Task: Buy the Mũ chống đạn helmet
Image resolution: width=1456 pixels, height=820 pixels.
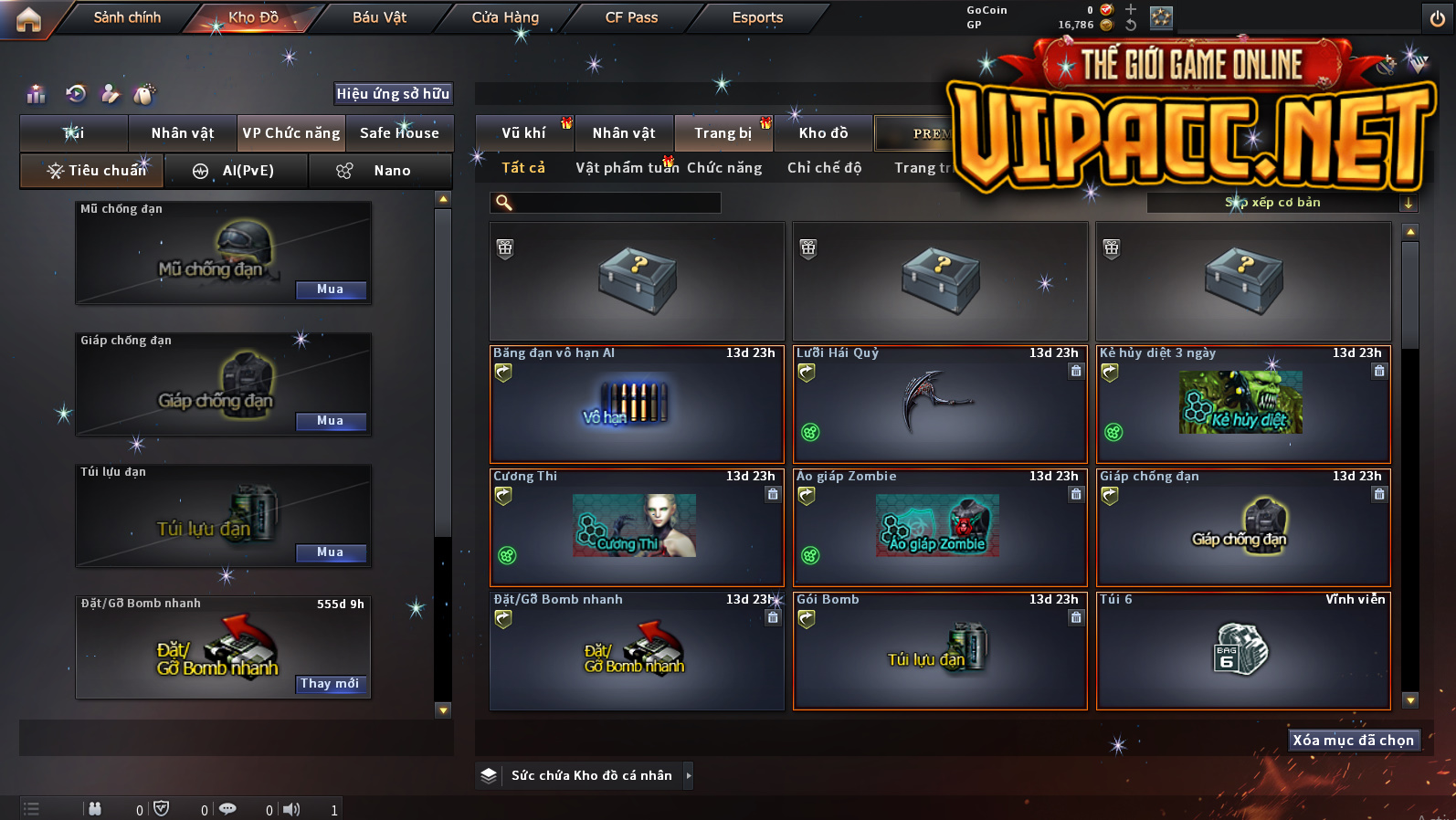Action: [331, 289]
